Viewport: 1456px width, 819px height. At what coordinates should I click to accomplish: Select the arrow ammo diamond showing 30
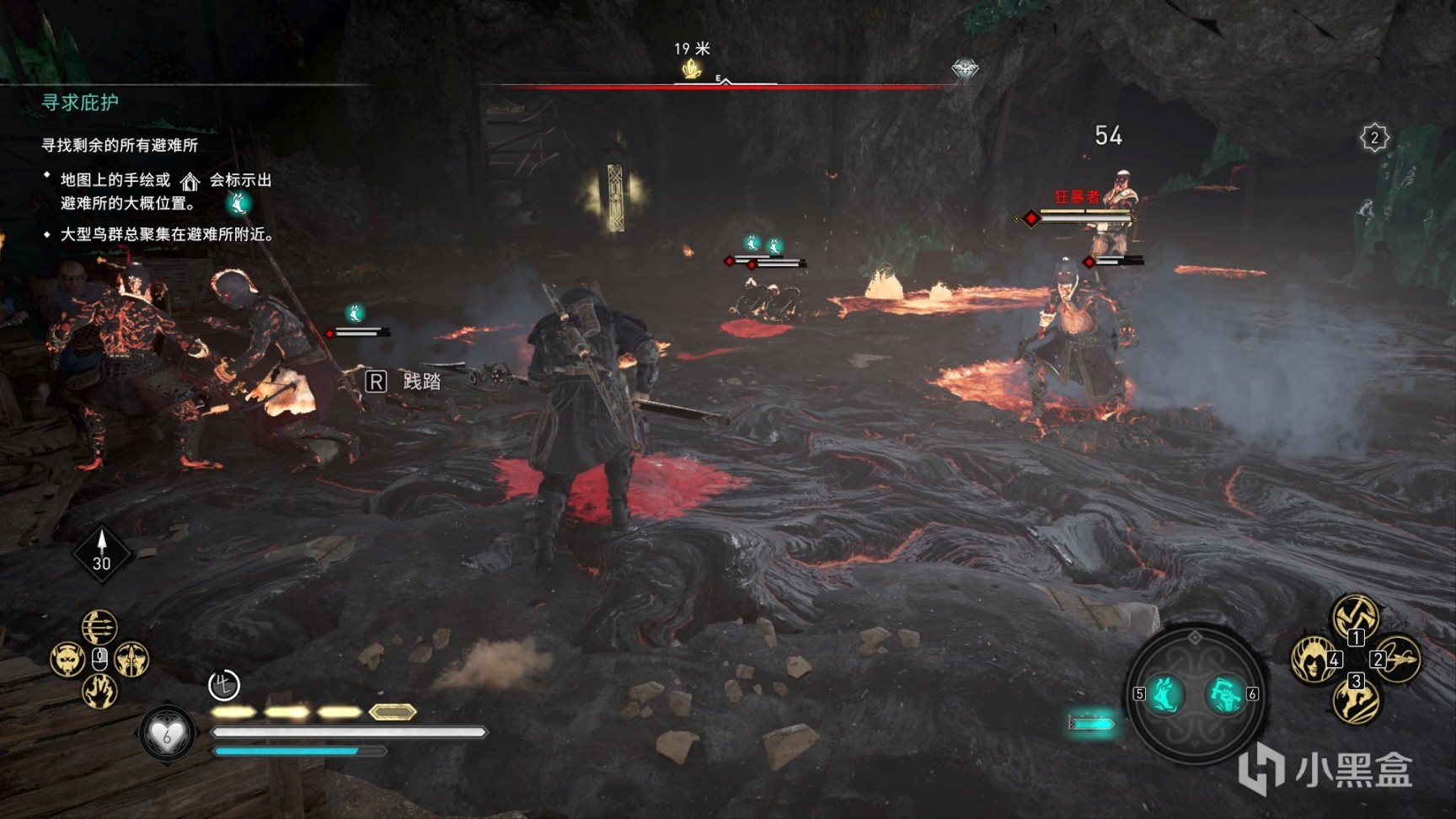[x=102, y=553]
